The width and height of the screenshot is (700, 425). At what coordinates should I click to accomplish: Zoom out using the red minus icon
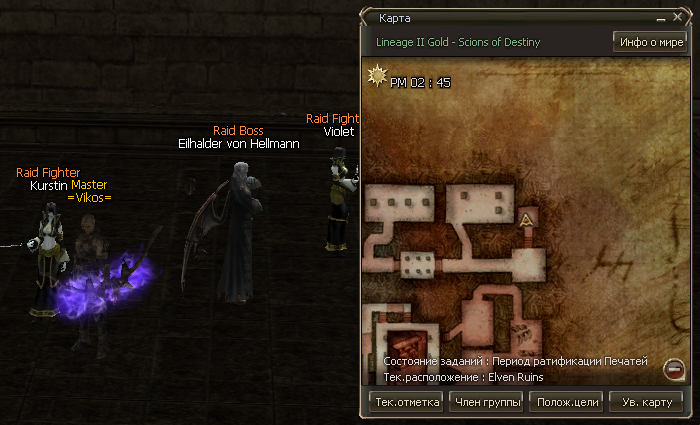pyautogui.click(x=674, y=371)
